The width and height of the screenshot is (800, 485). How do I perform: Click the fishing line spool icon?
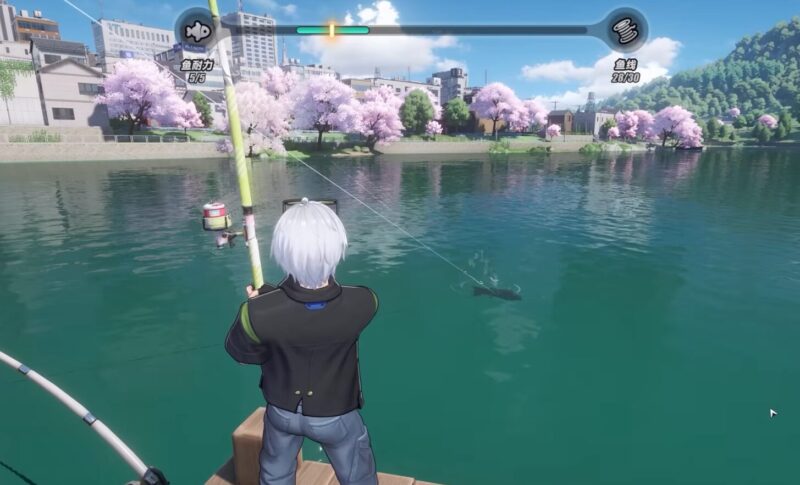pyautogui.click(x=626, y=31)
